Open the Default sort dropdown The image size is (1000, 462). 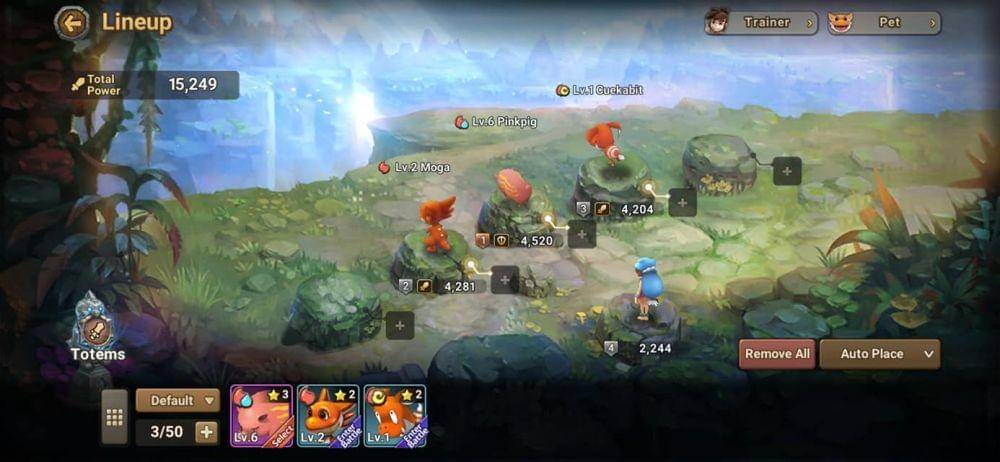point(178,400)
